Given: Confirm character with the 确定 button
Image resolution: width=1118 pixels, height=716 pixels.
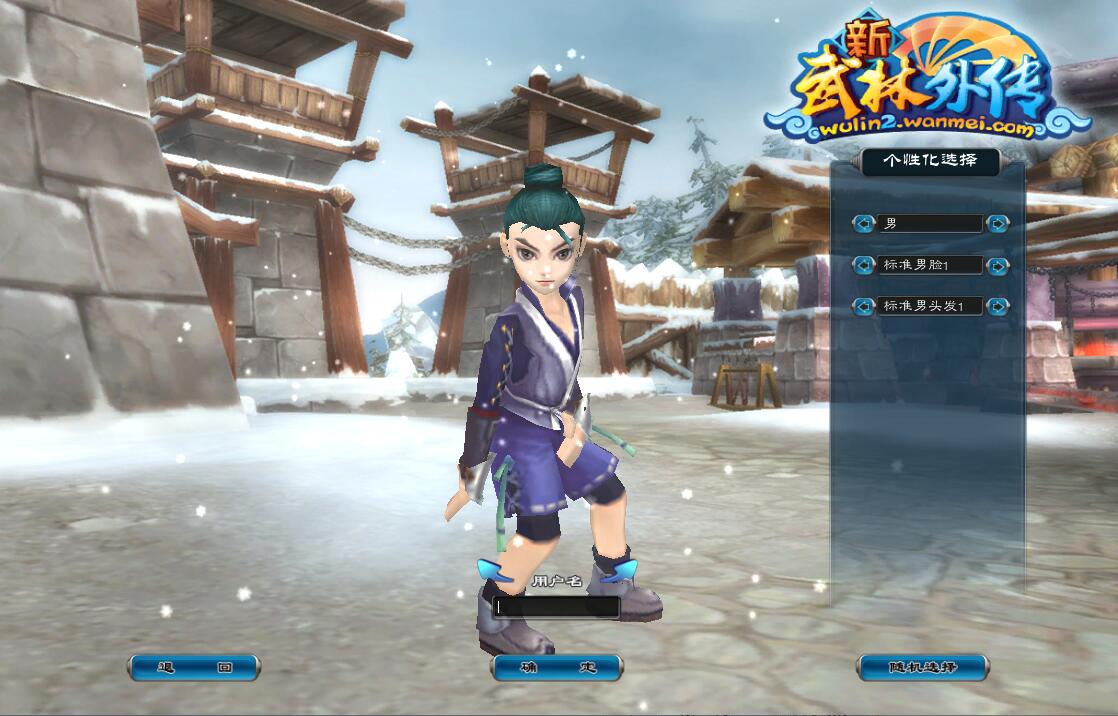Looking at the screenshot, I should (x=557, y=667).
